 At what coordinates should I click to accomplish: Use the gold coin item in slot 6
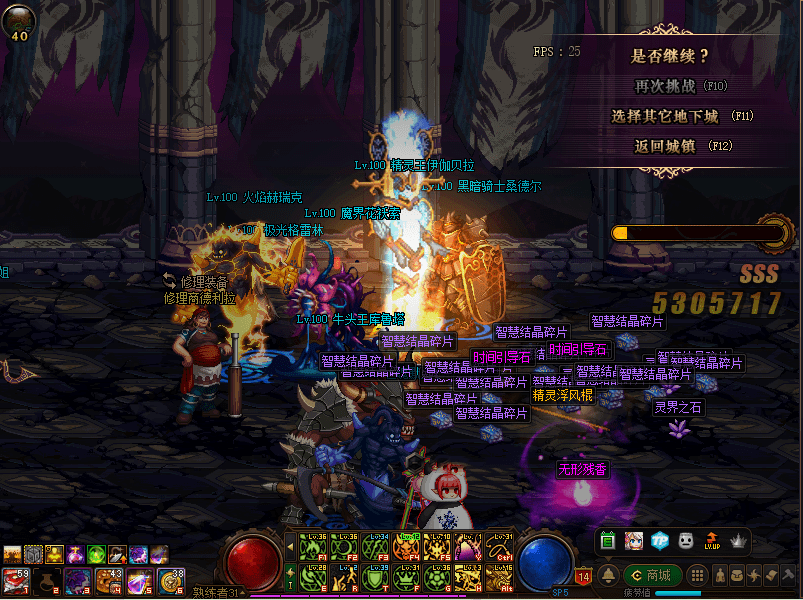click(x=171, y=579)
